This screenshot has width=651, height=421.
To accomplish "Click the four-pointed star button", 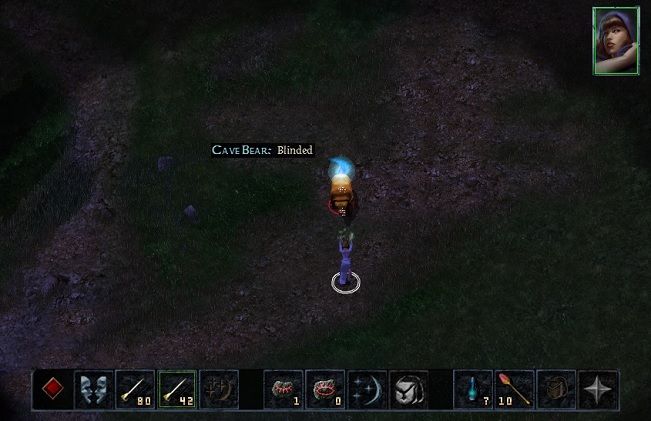I will tap(598, 389).
